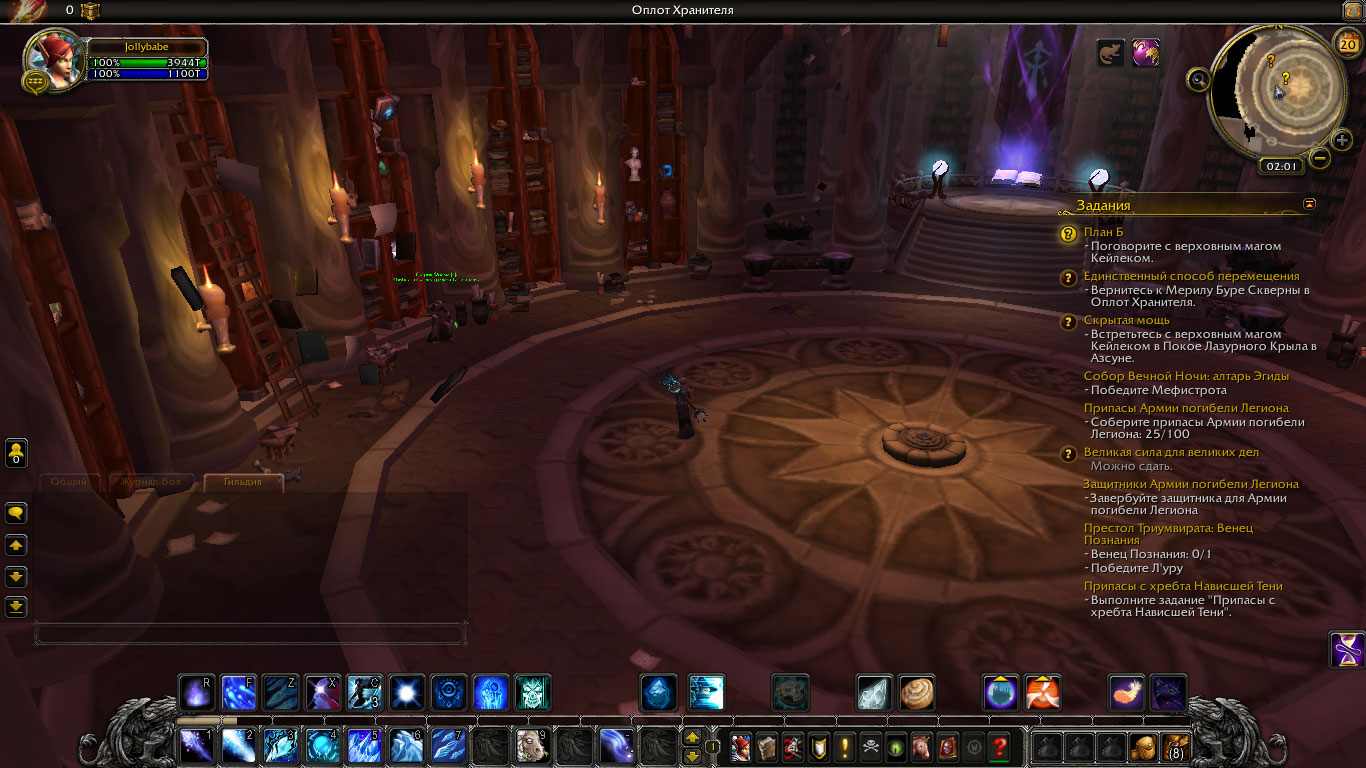Zoom out the minimap with minus button

[x=1320, y=158]
